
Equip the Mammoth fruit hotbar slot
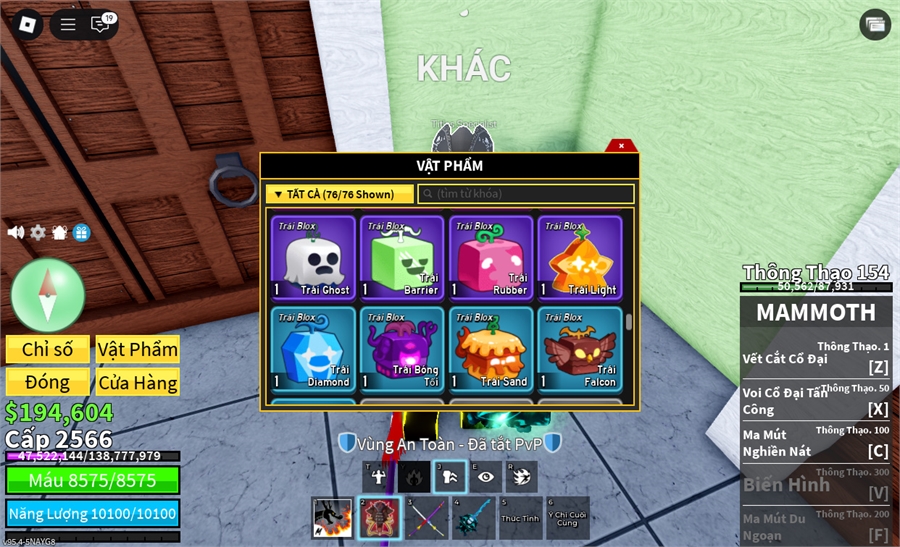pos(380,518)
